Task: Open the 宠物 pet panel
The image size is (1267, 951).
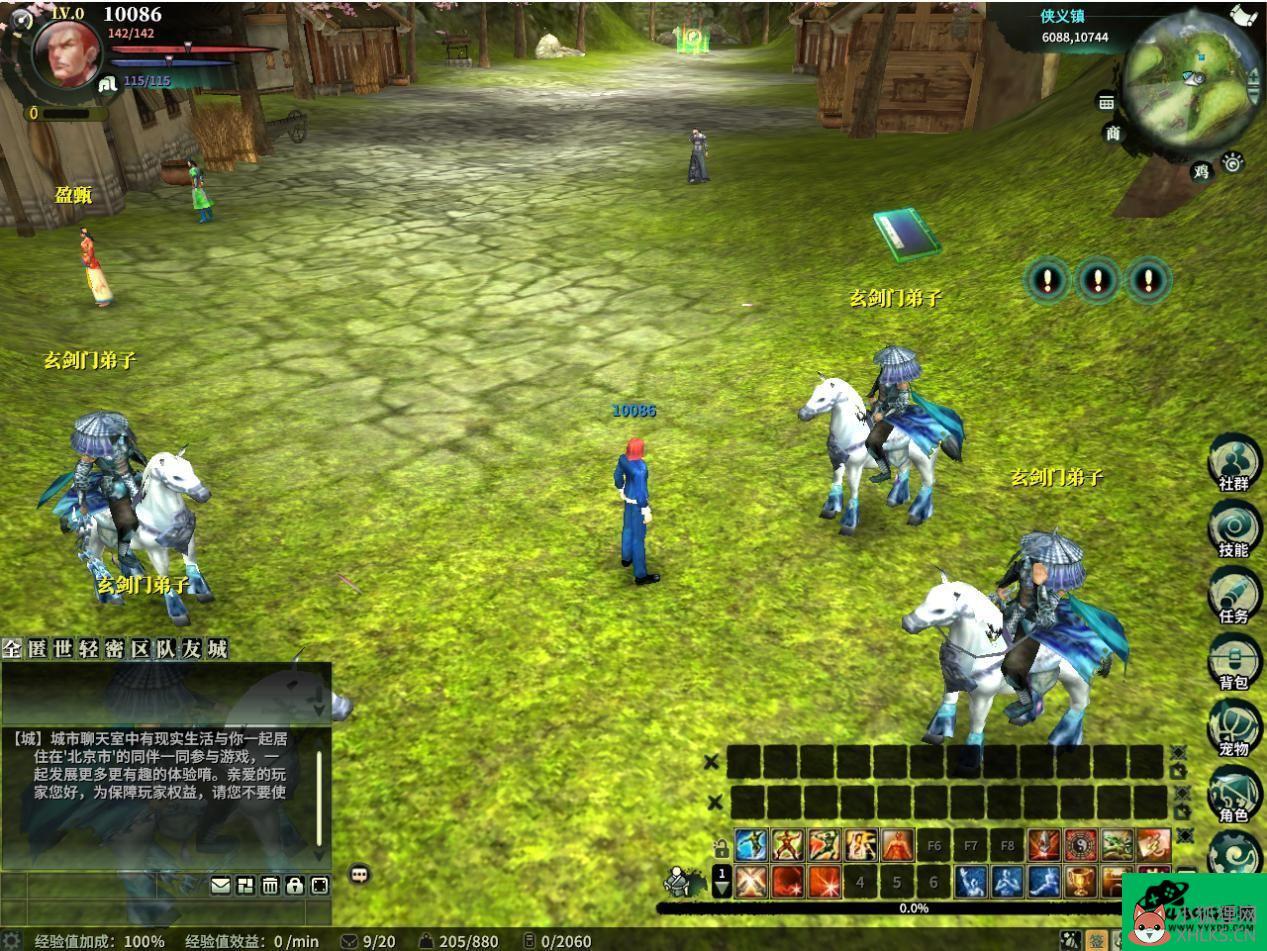Action: [x=1234, y=727]
